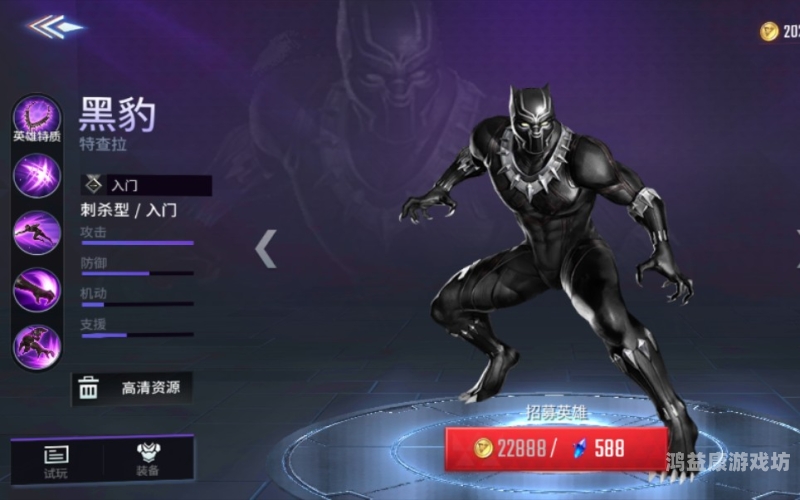Show the previous hero with left arrow
The width and height of the screenshot is (800, 500).
(x=265, y=249)
